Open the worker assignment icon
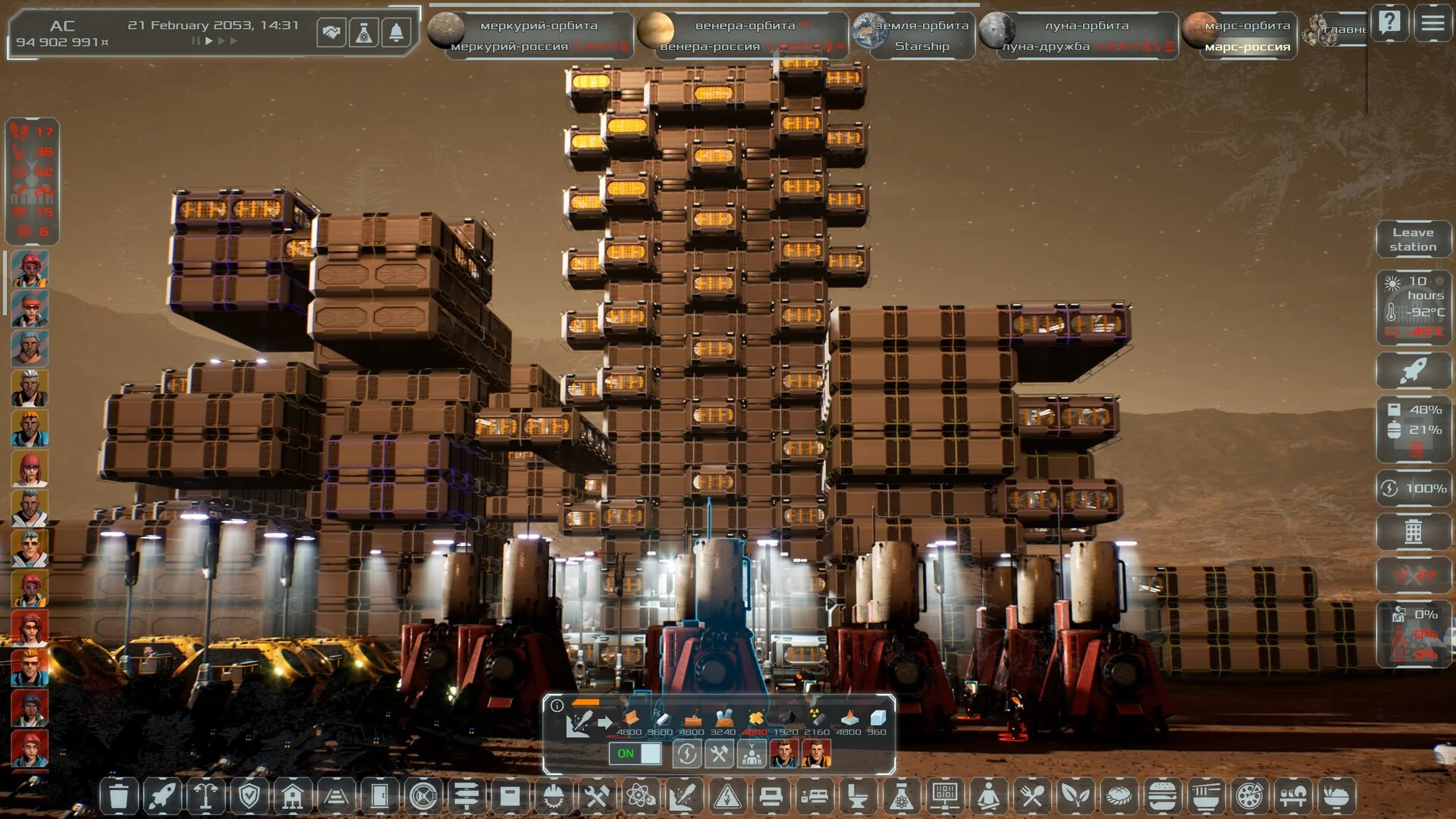This screenshot has height=819, width=1456. click(x=751, y=754)
